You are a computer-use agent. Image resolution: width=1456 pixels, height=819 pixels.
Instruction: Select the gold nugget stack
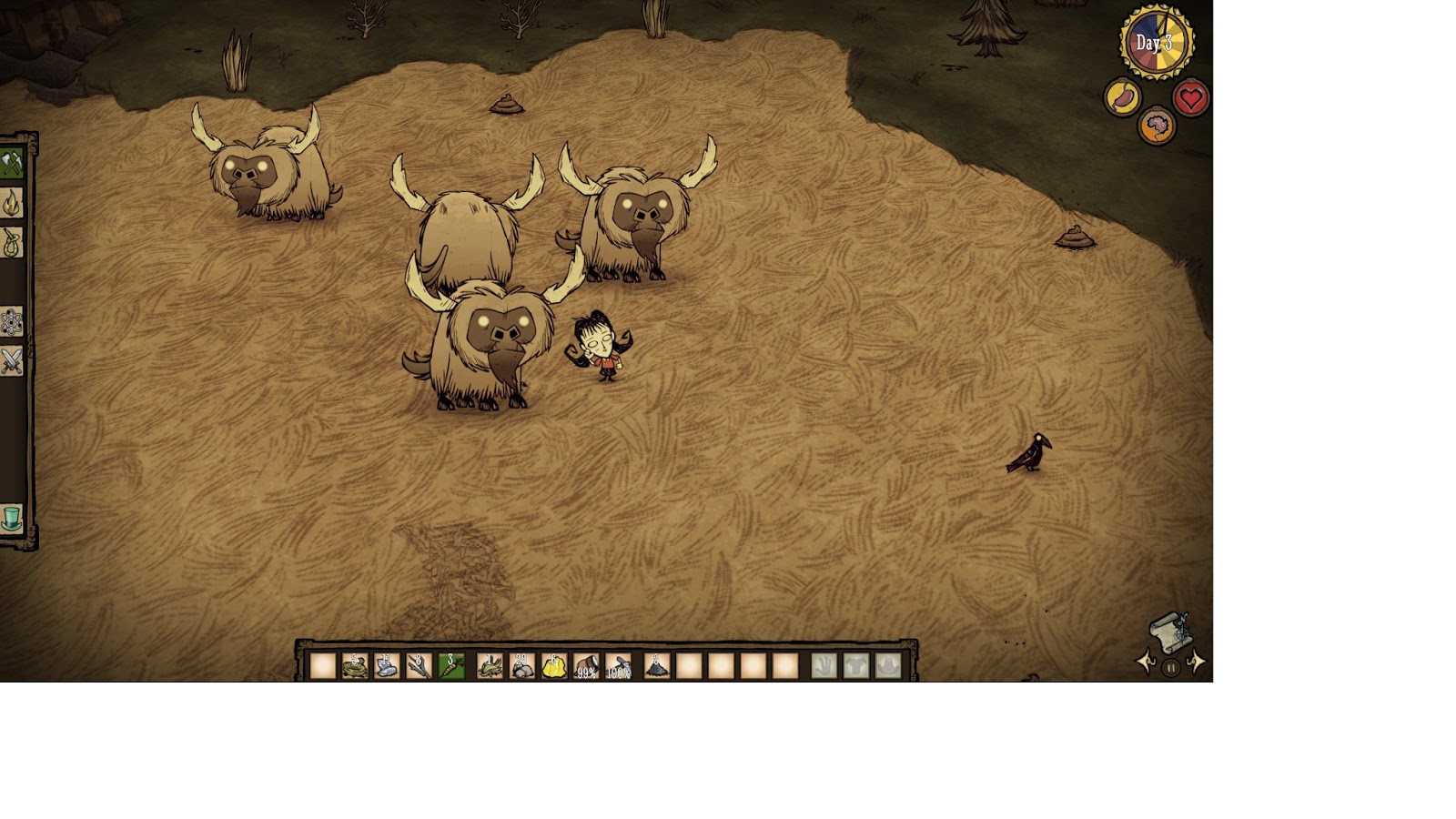pos(554,666)
